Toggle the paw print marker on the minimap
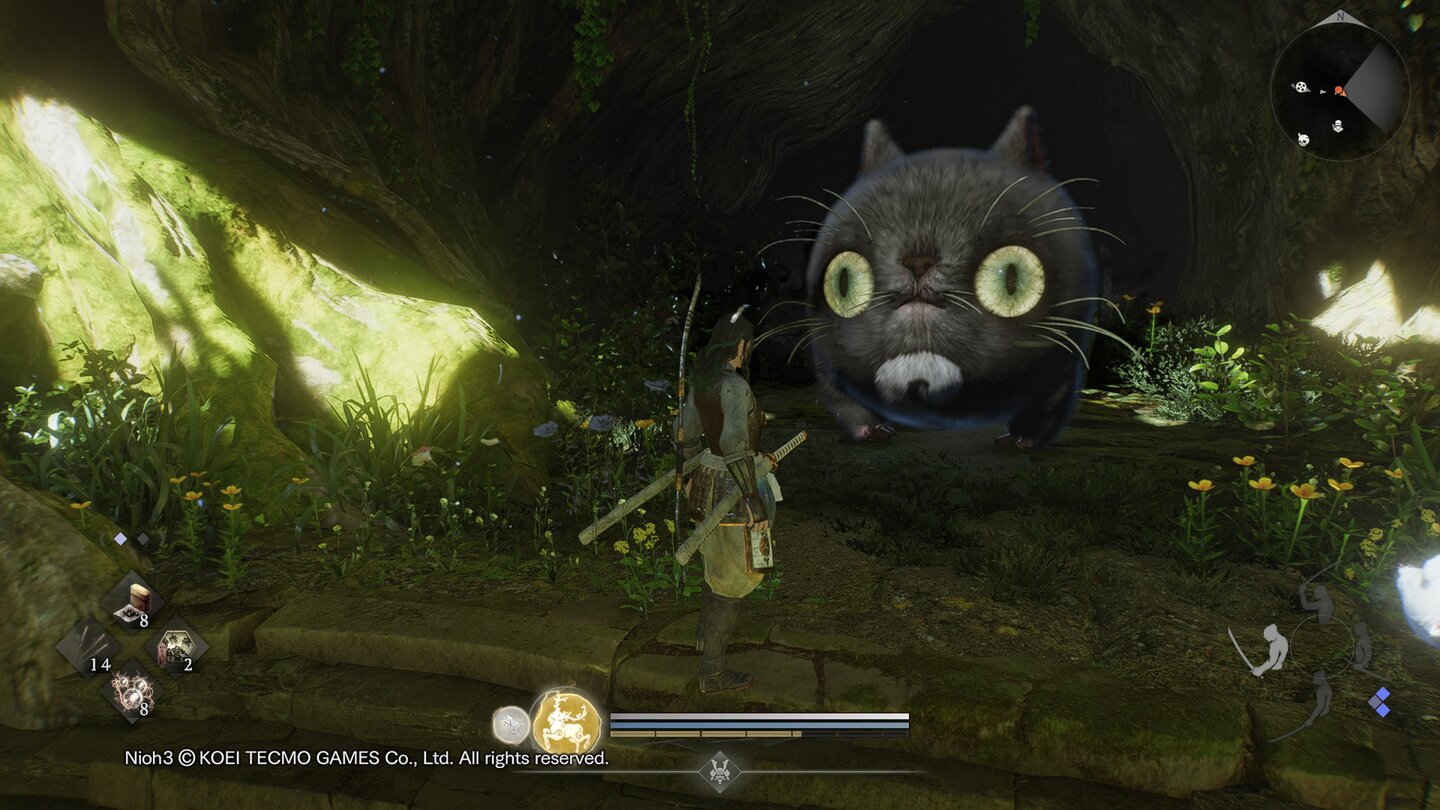The height and width of the screenshot is (810, 1440). click(1302, 87)
